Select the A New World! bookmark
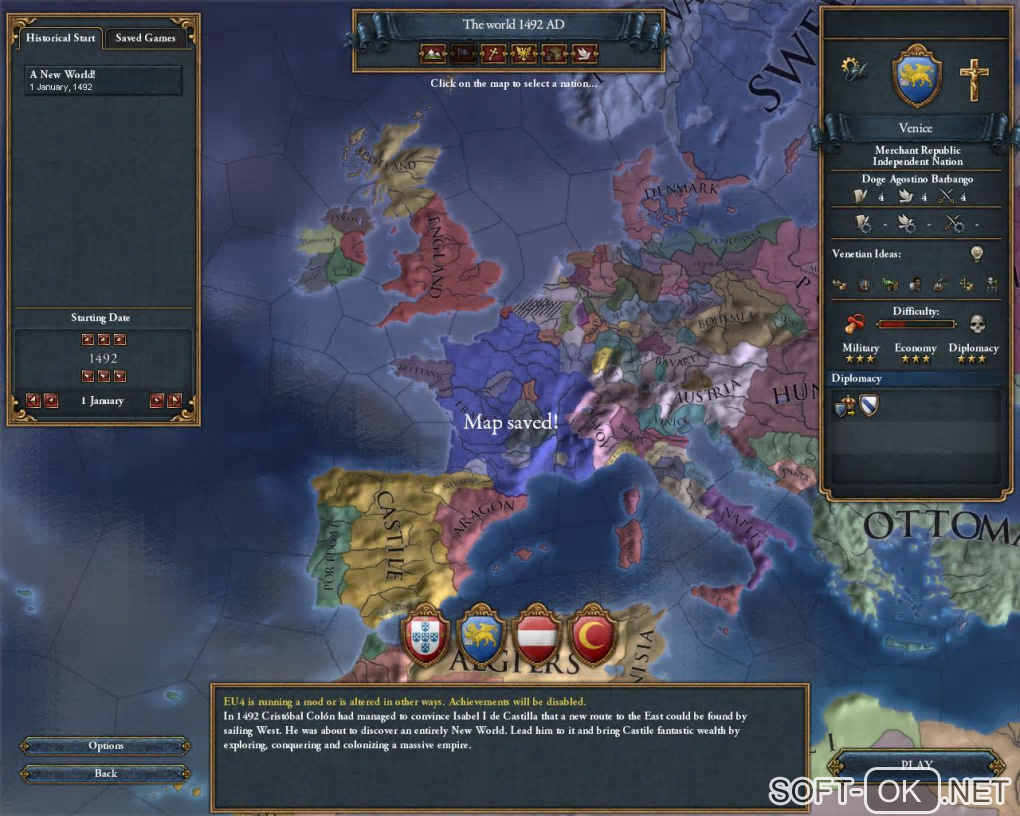The image size is (1020, 816). click(105, 80)
